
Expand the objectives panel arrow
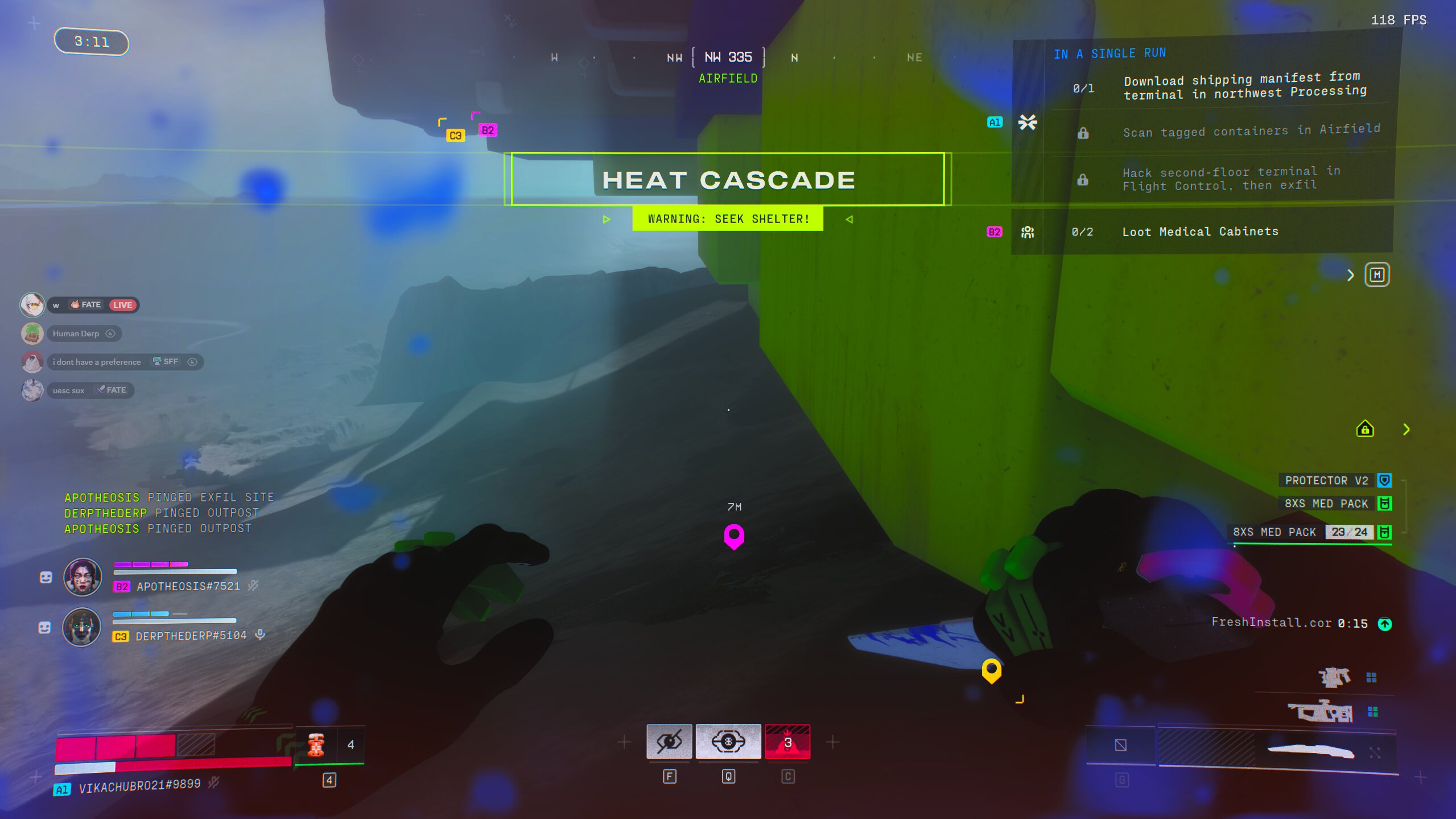pyautogui.click(x=1350, y=275)
